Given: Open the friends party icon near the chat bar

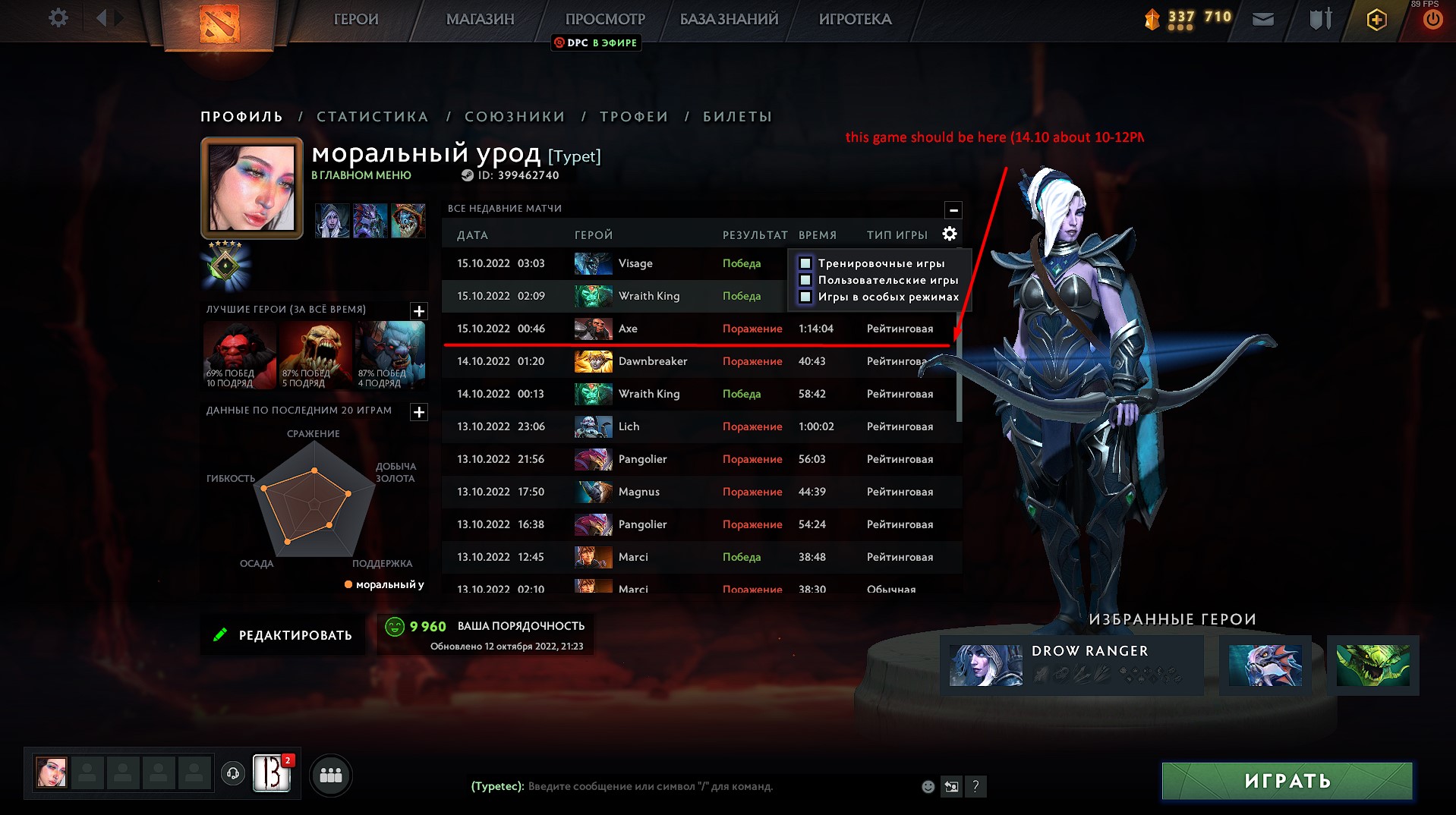Looking at the screenshot, I should coord(329,775).
